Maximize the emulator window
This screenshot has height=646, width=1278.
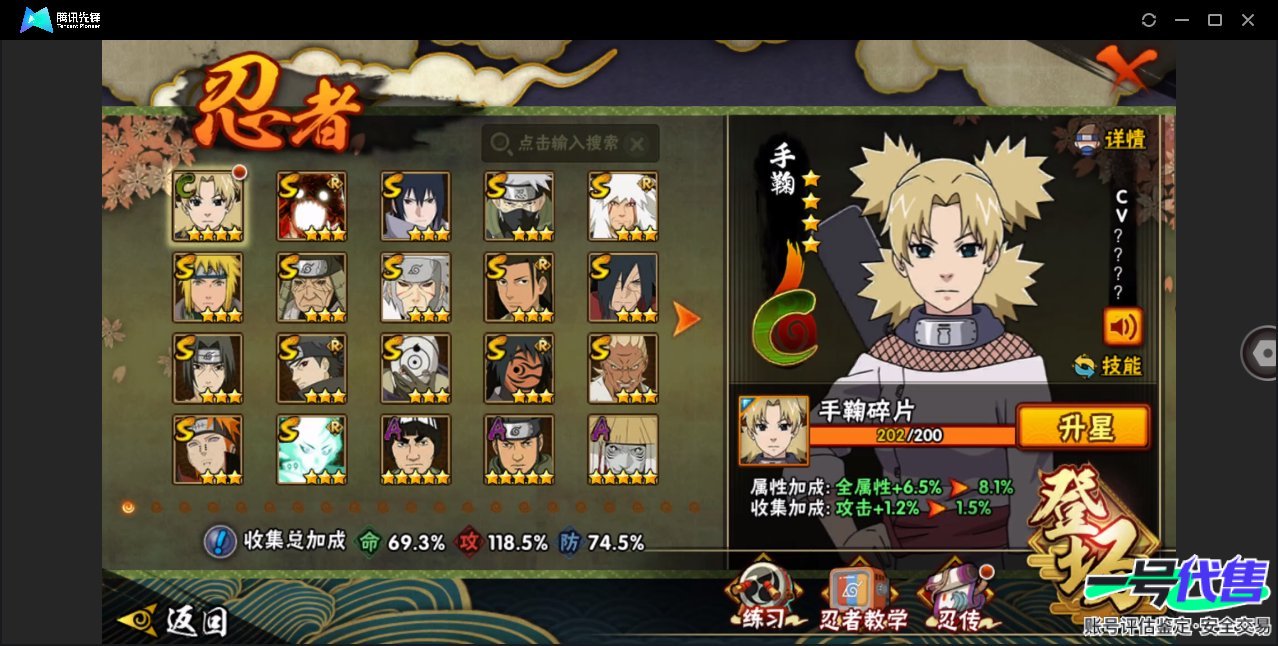1215,20
